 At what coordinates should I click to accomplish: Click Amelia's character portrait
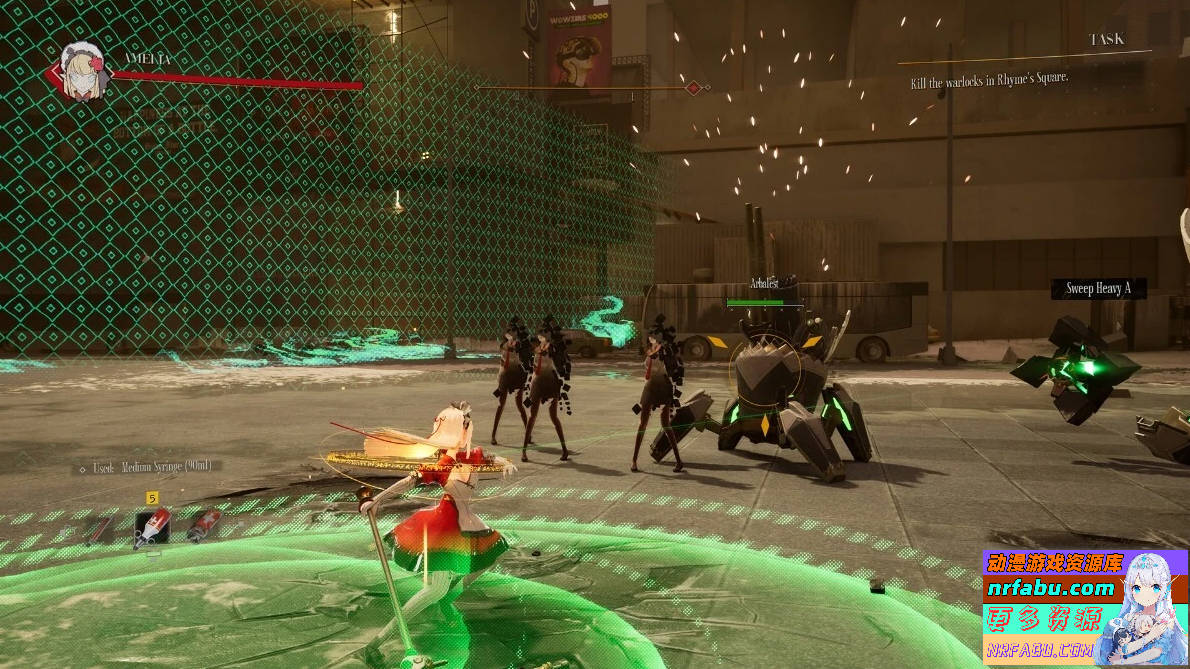tap(82, 70)
